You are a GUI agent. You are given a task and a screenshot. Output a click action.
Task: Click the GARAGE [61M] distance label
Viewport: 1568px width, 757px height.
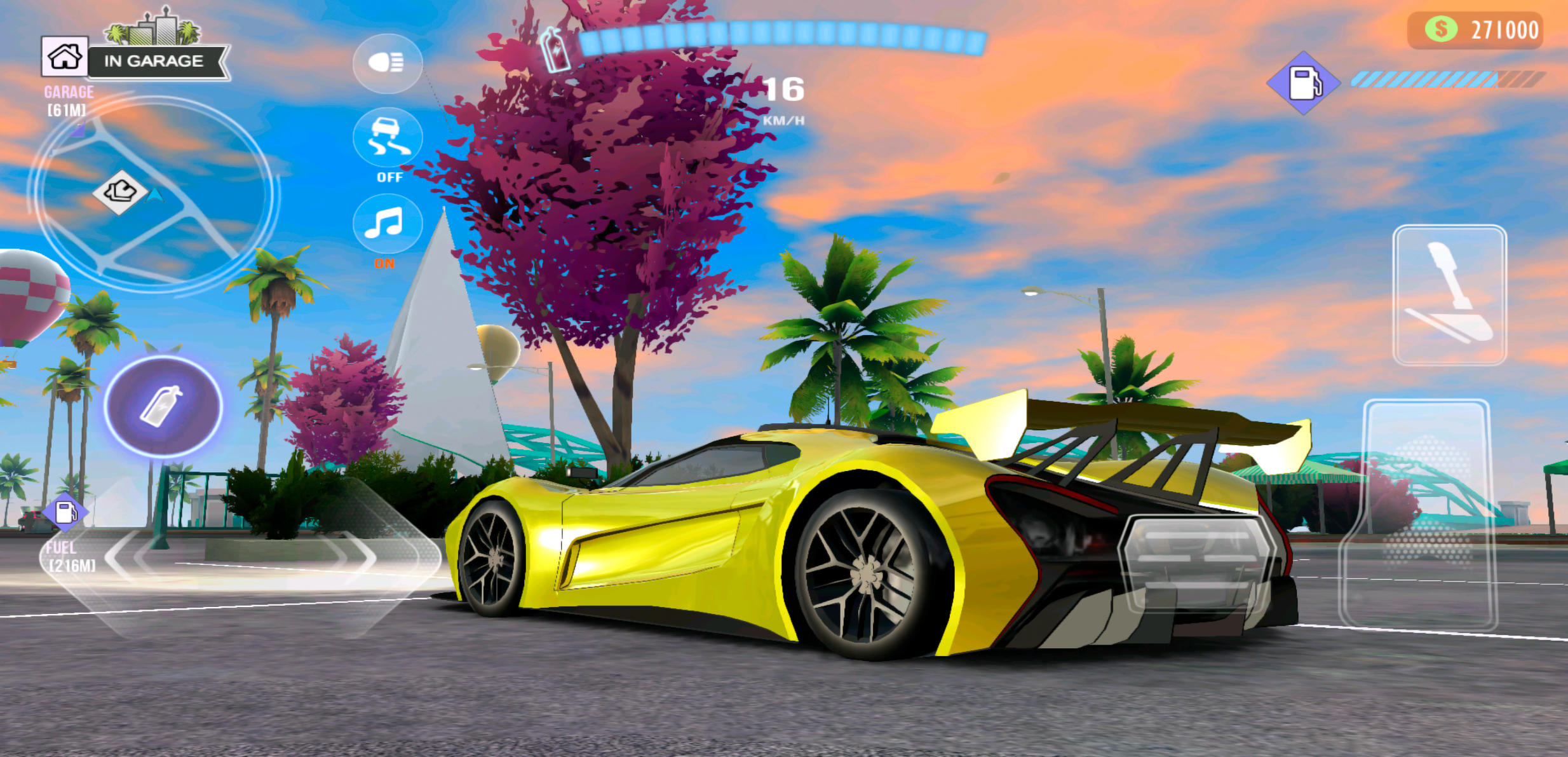click(x=66, y=99)
